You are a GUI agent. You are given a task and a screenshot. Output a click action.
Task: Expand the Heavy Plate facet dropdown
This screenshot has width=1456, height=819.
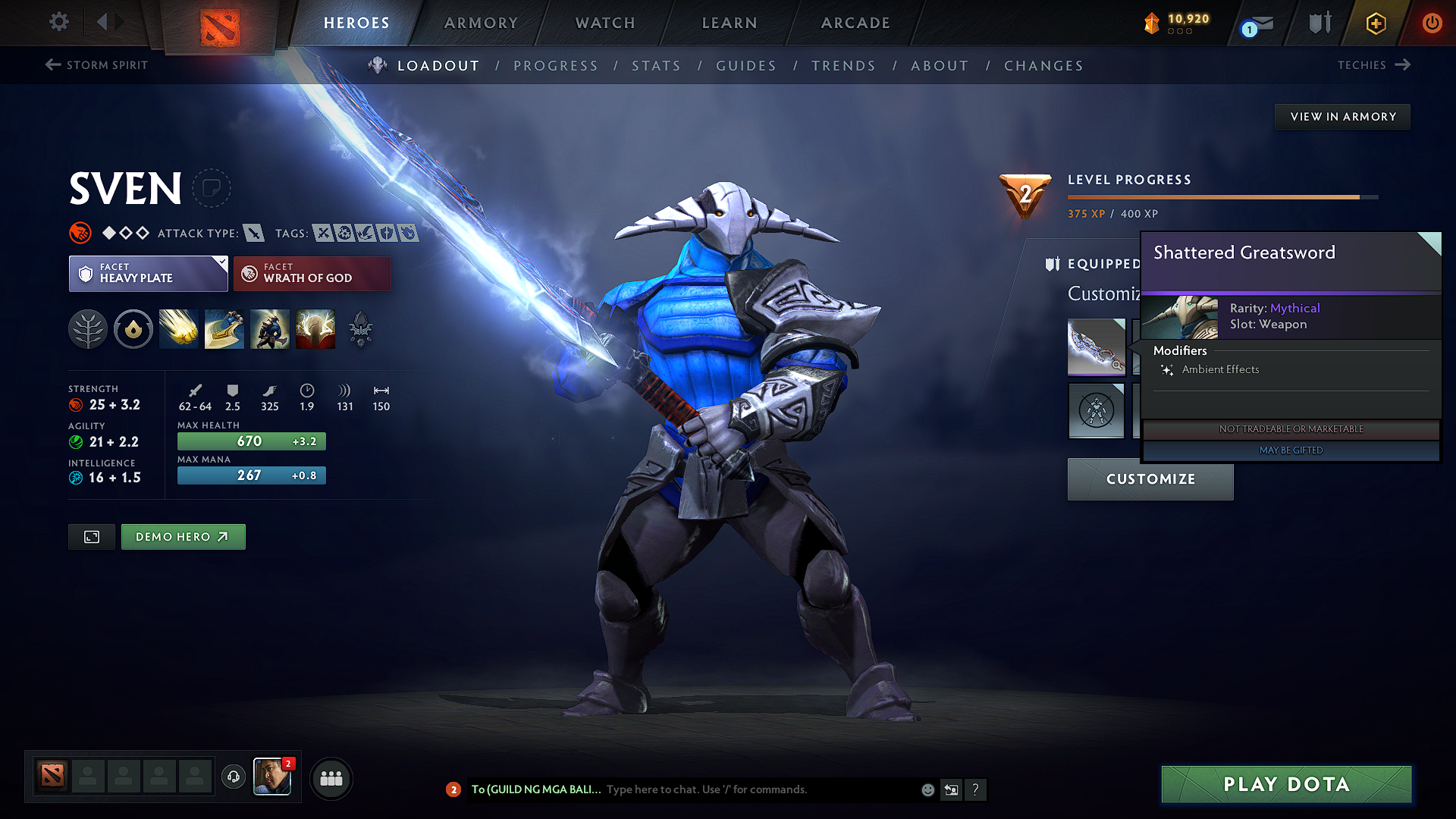click(x=221, y=262)
